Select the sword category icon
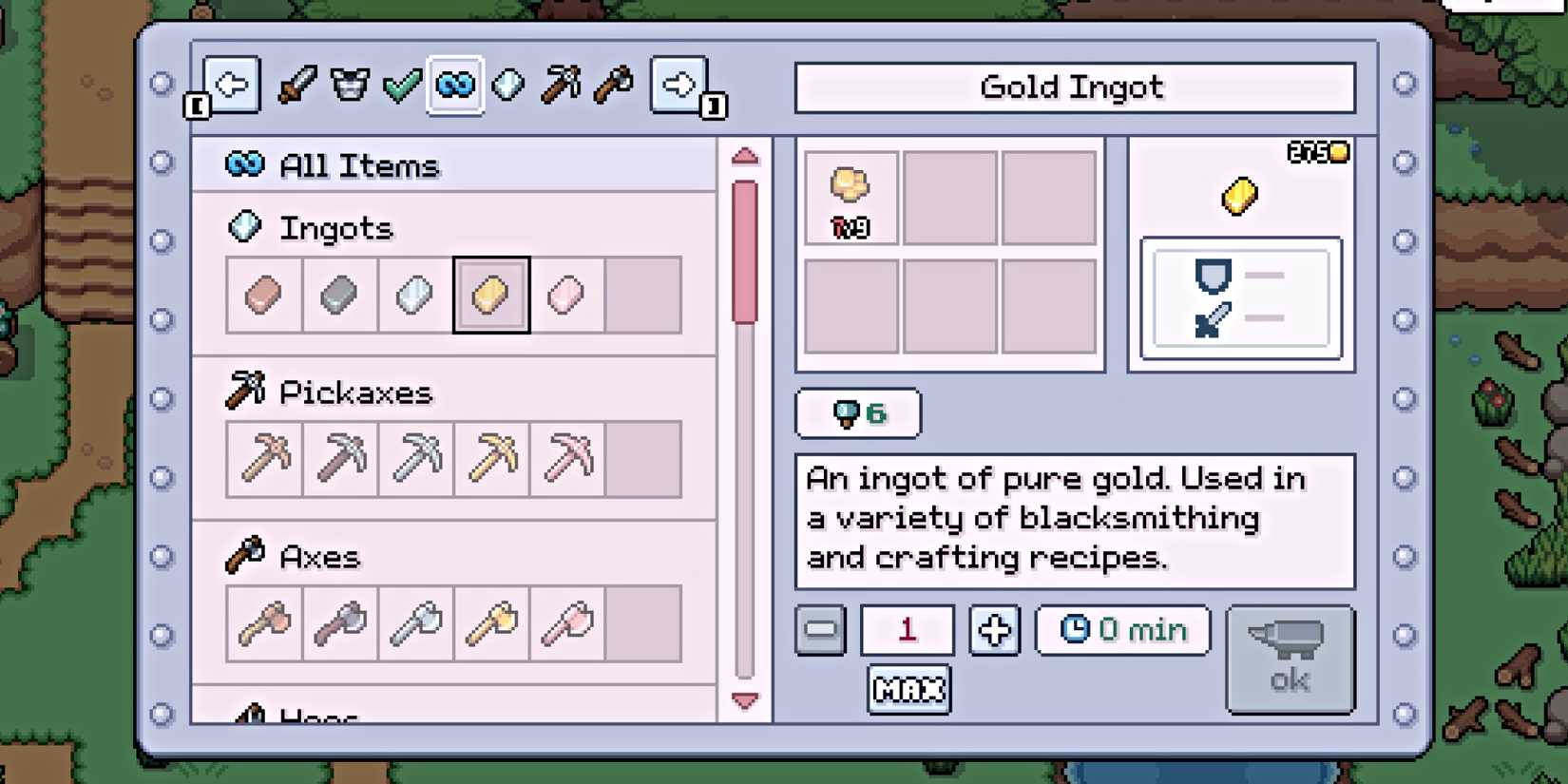Viewport: 1568px width, 784px height. [x=296, y=86]
